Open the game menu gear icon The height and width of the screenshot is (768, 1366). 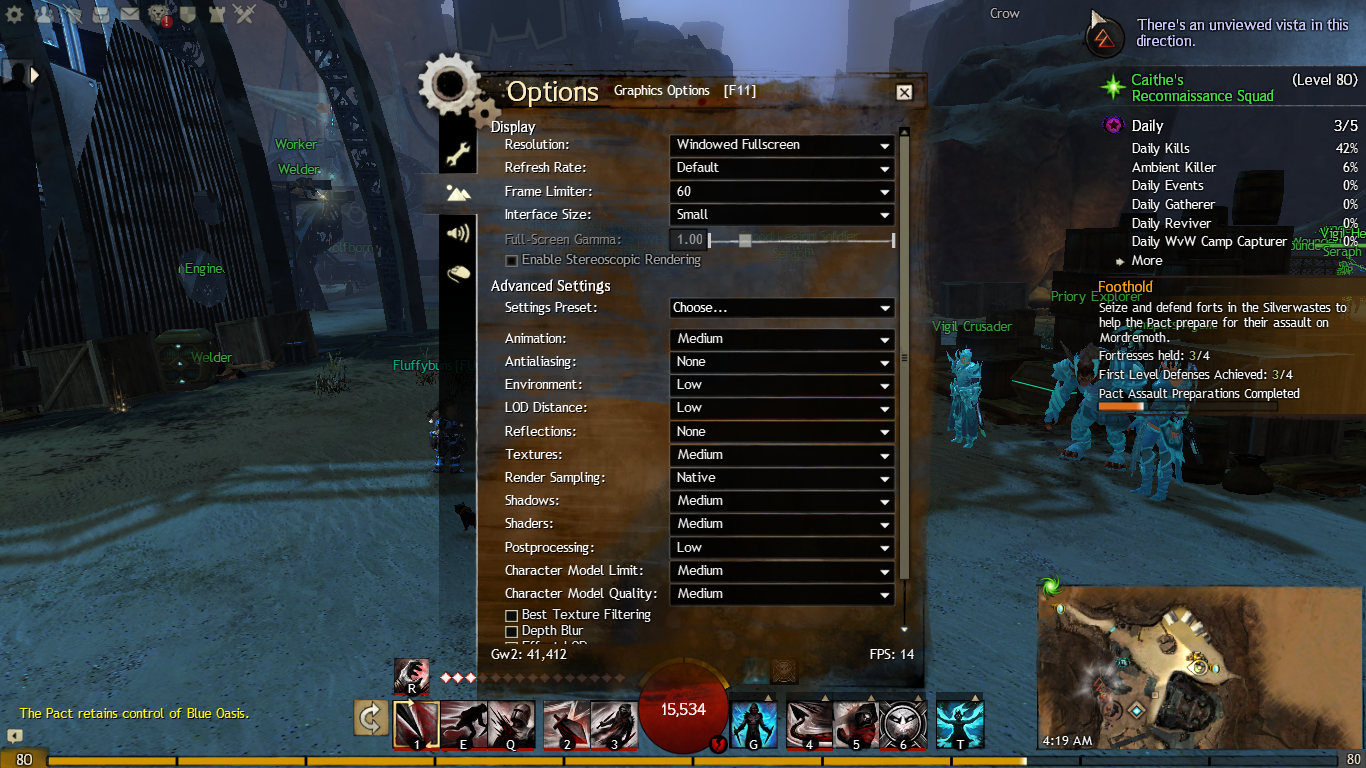coord(14,14)
